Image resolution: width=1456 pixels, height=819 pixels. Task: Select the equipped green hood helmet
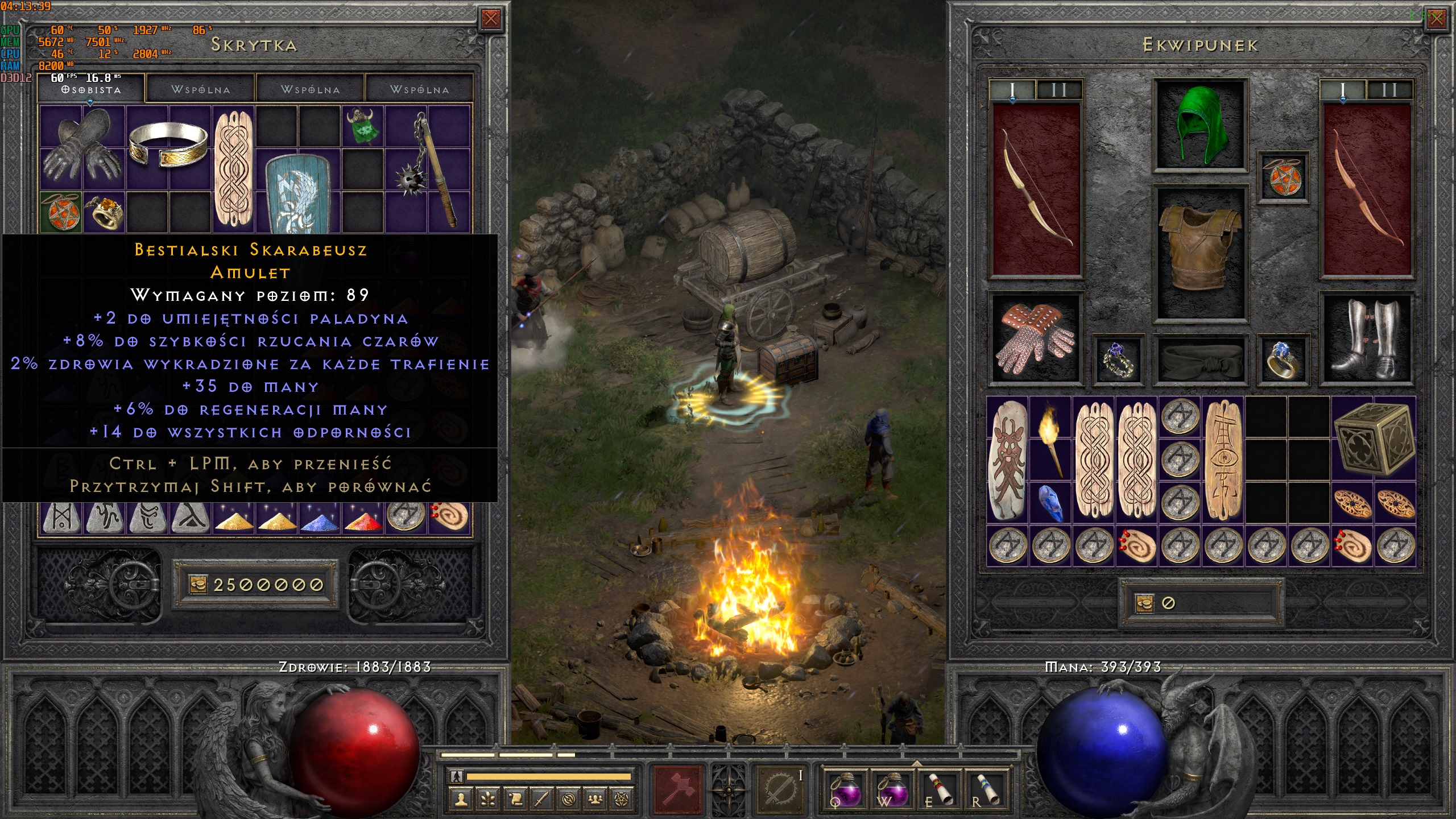pos(1200,125)
